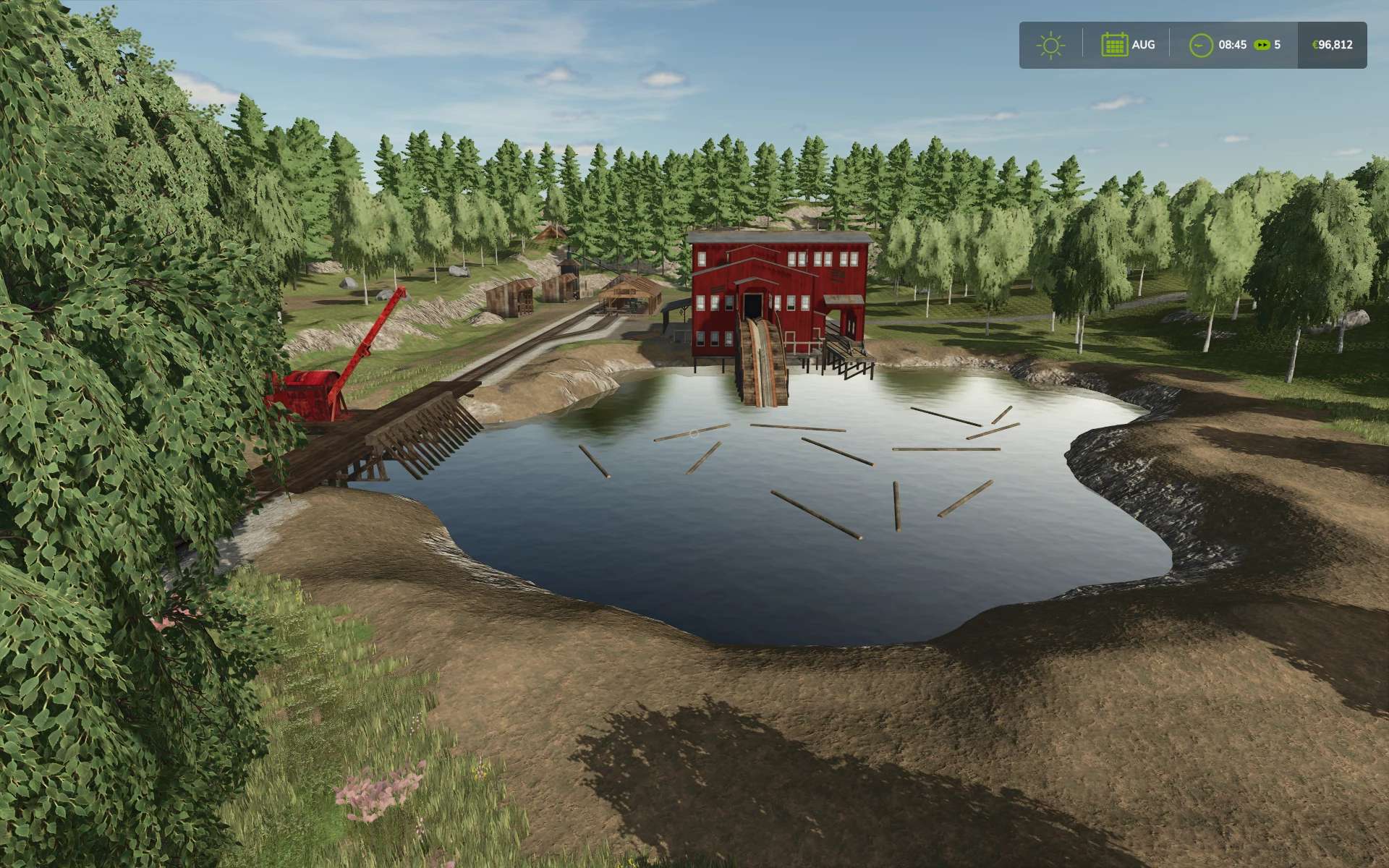The image size is (1389, 868).
Task: Select the green calendar month icon
Action: [1114, 45]
